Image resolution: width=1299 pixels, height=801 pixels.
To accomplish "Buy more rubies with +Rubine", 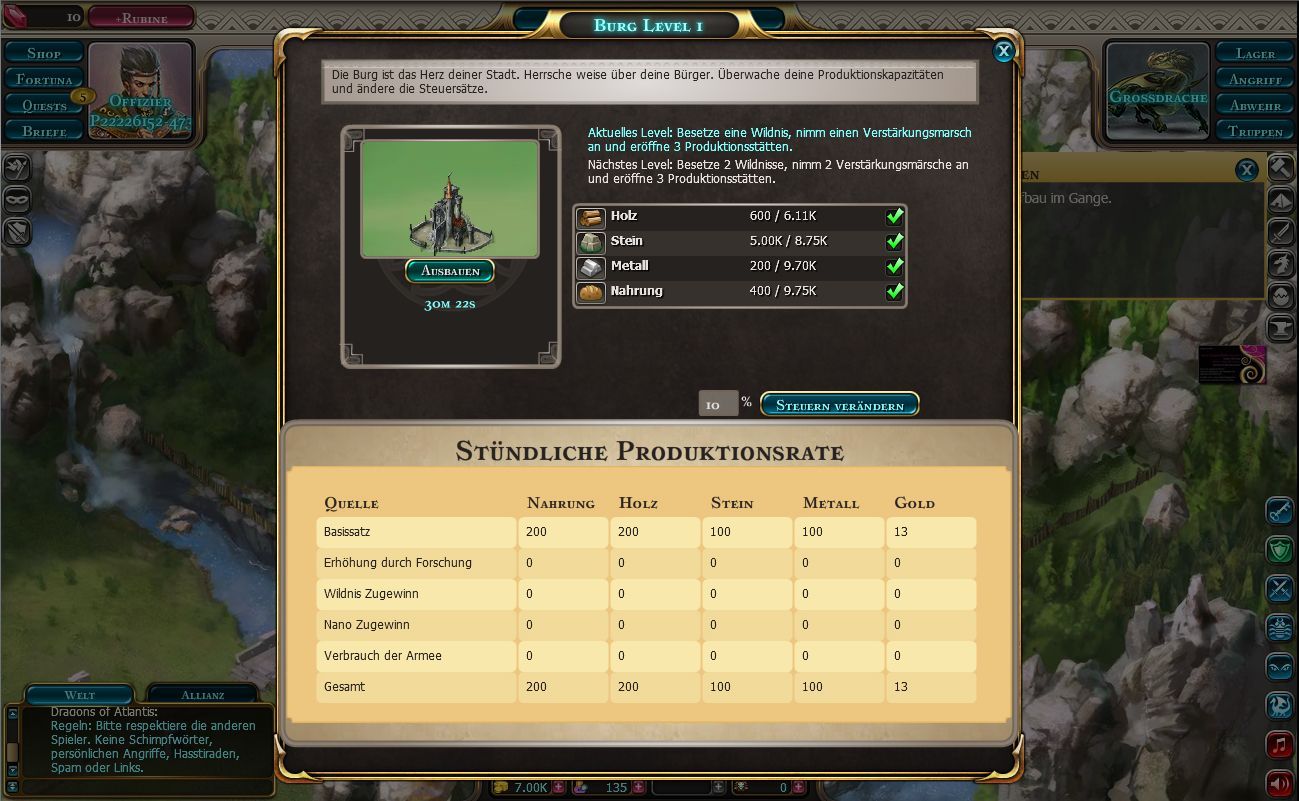I will point(140,17).
